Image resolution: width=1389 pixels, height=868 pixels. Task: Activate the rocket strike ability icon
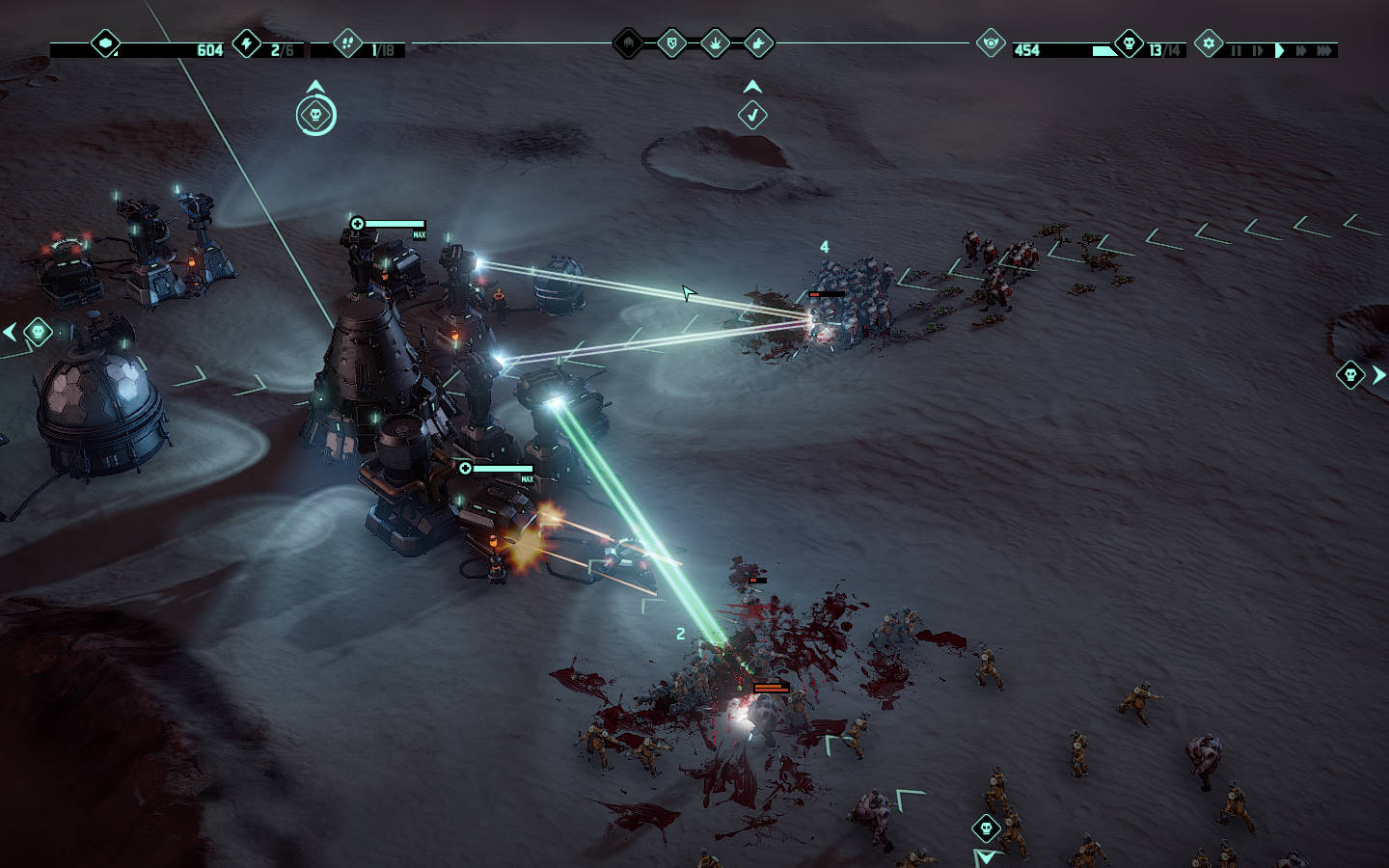(x=758, y=42)
